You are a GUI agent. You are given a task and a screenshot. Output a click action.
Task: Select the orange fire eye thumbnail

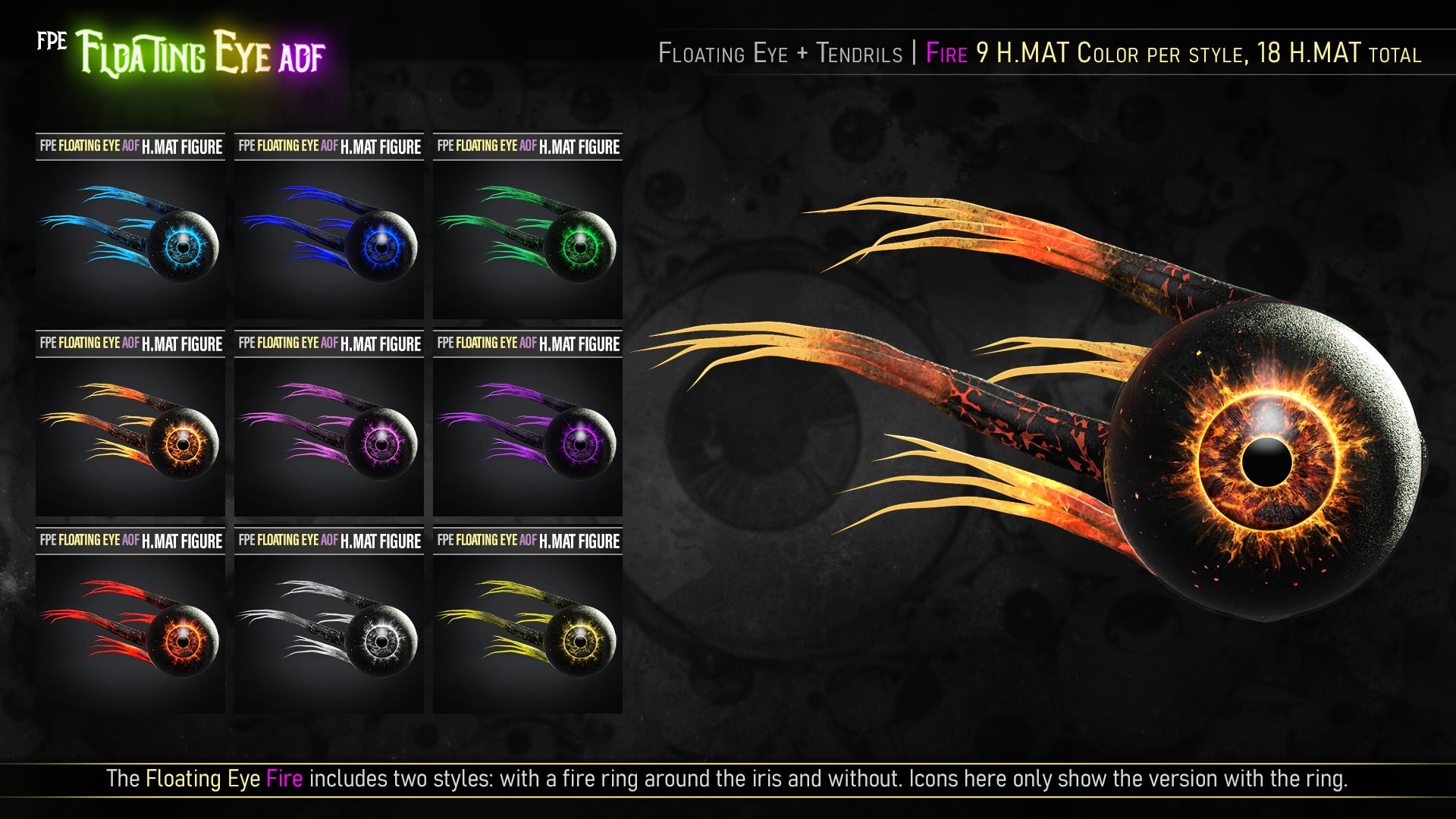[x=130, y=436]
